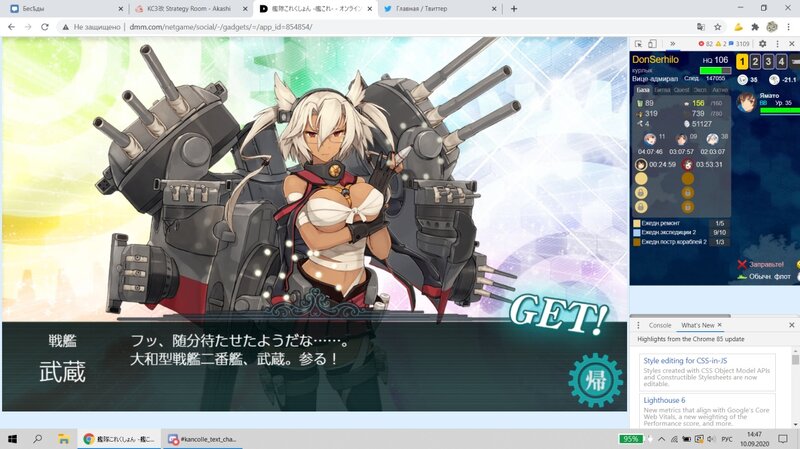Screen dimensions: 800x449
Task: Click the gear-shaped return button
Action: pyautogui.click(x=590, y=380)
